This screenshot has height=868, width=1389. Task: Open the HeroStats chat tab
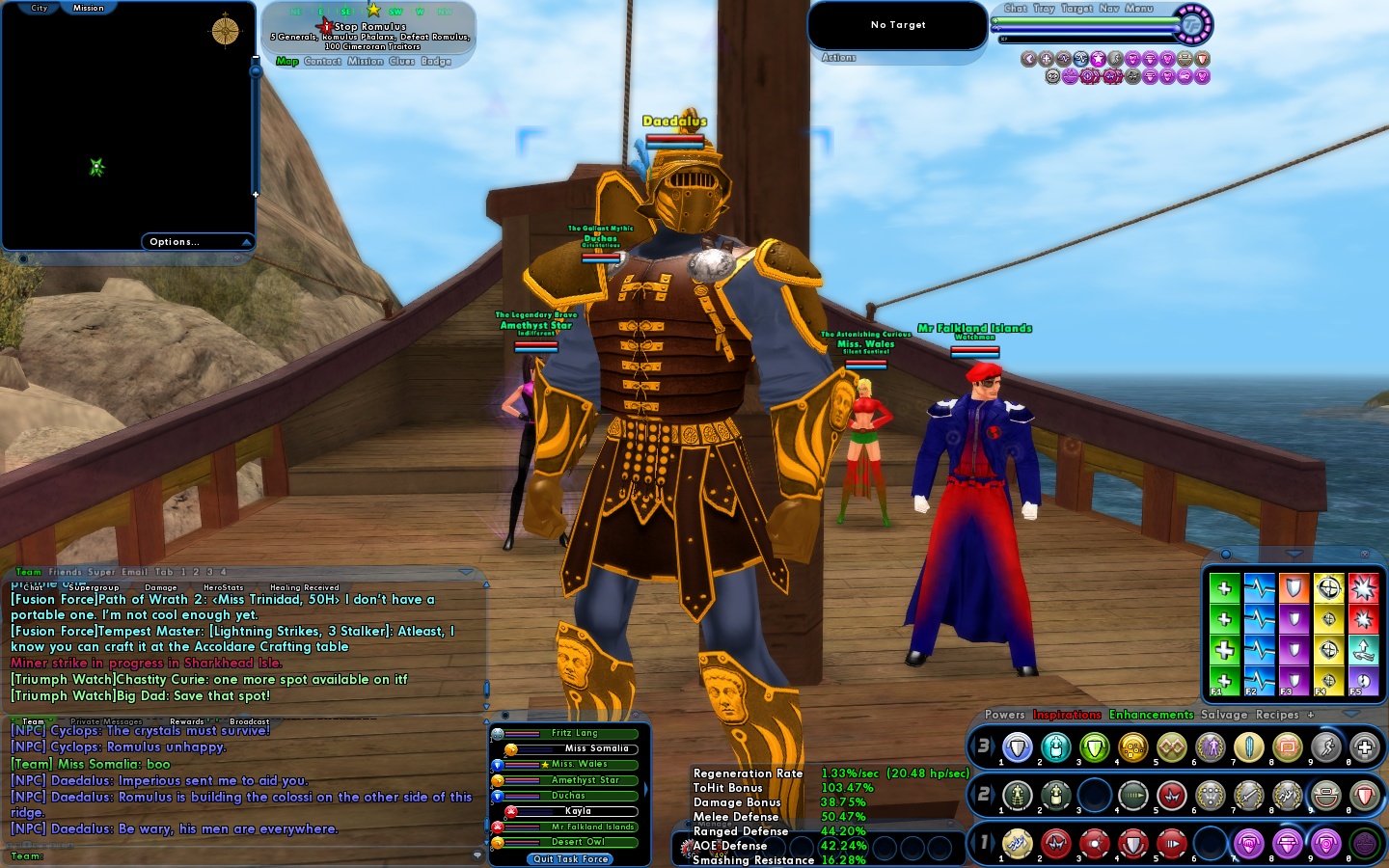click(x=223, y=587)
